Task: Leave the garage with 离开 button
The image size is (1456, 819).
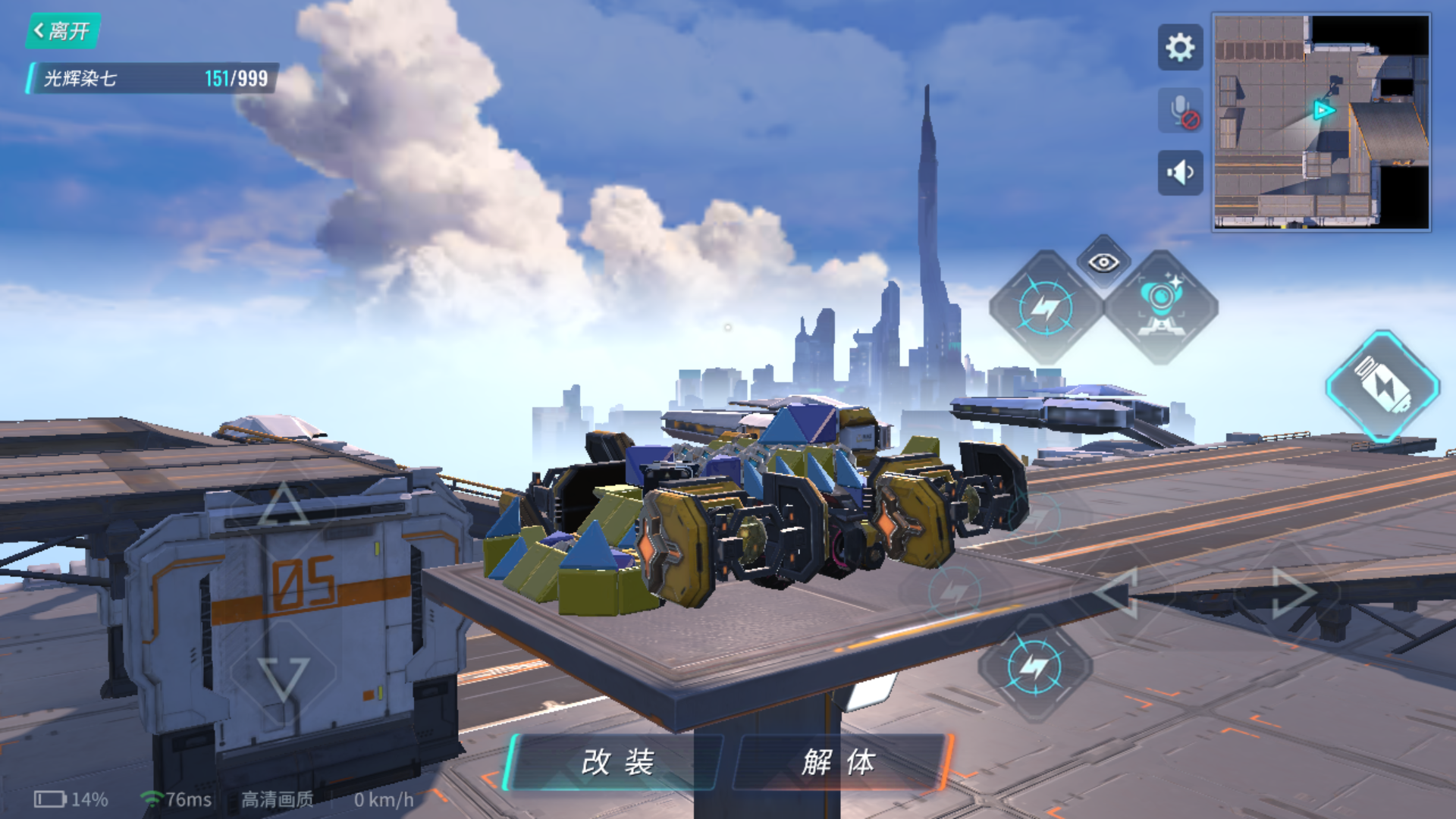Action: pos(63,31)
